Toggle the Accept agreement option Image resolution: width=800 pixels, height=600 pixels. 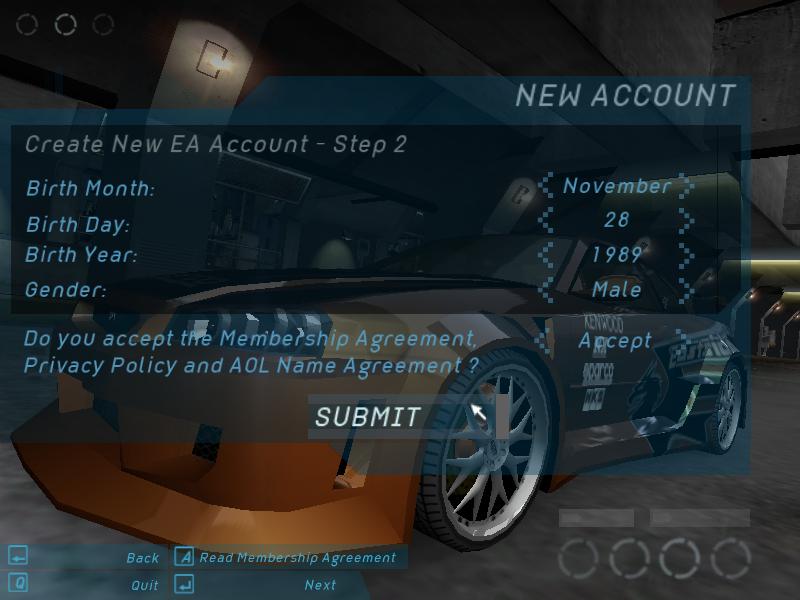pyautogui.click(x=615, y=340)
